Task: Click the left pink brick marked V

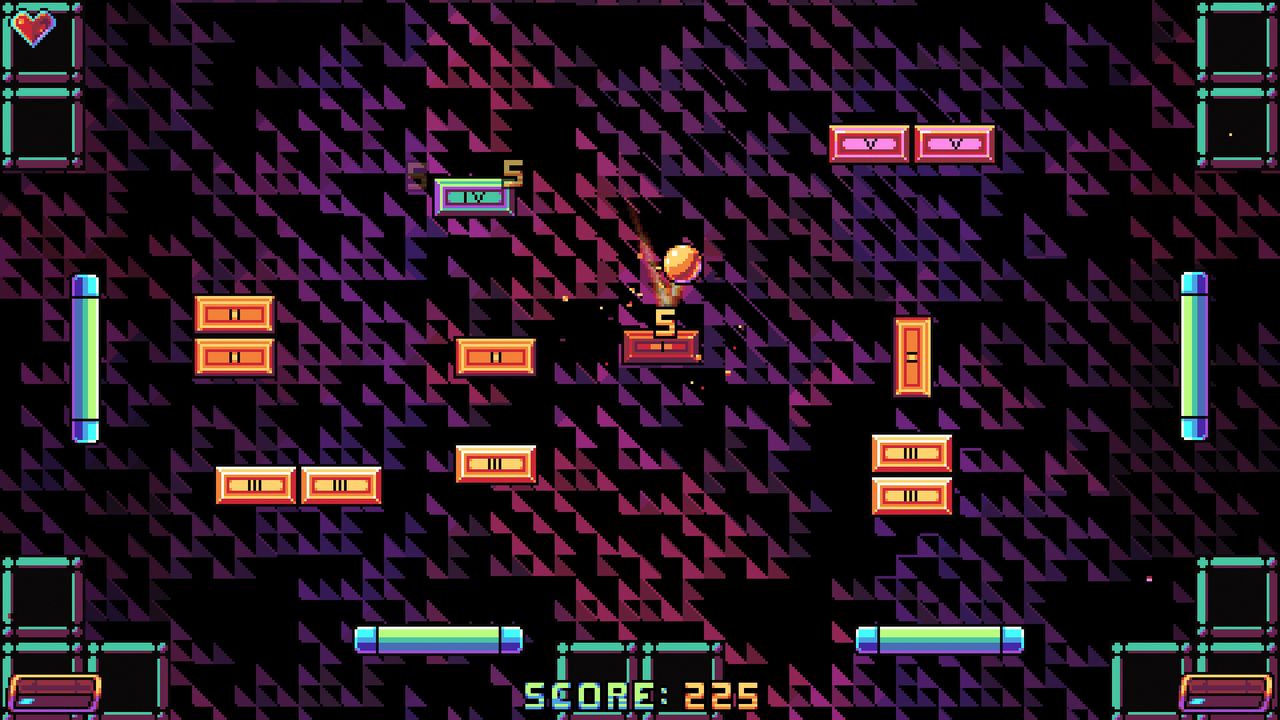Action: pos(869,143)
